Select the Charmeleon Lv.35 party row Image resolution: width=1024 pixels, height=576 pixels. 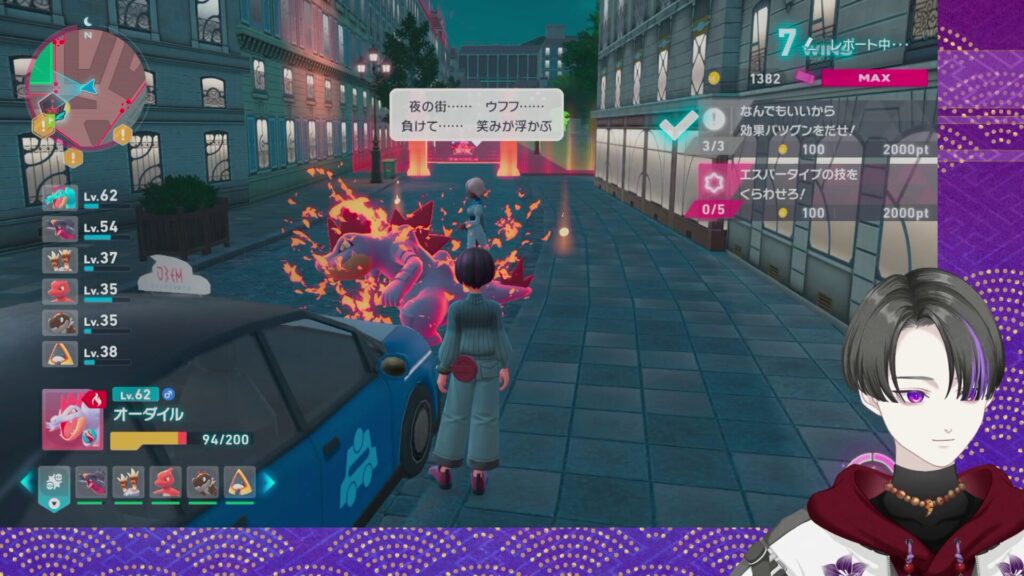83,291
